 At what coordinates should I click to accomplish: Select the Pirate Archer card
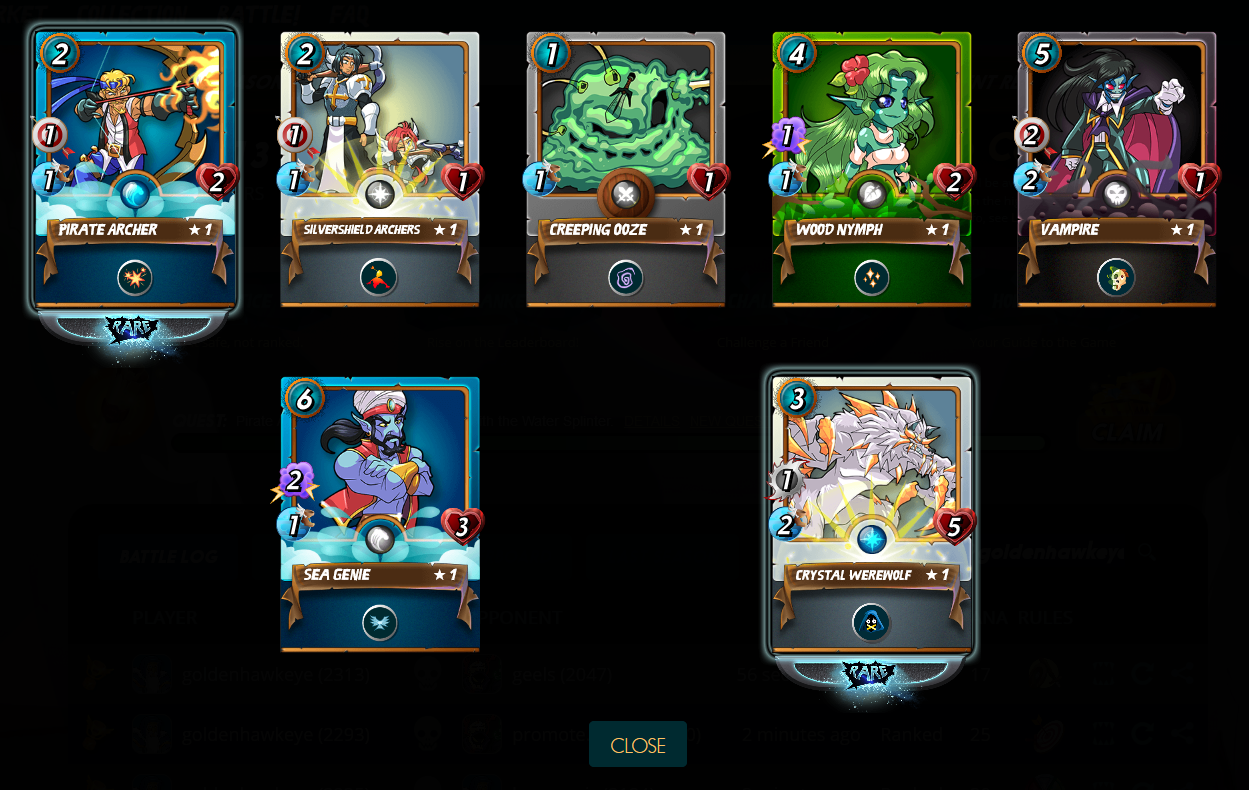[135, 170]
